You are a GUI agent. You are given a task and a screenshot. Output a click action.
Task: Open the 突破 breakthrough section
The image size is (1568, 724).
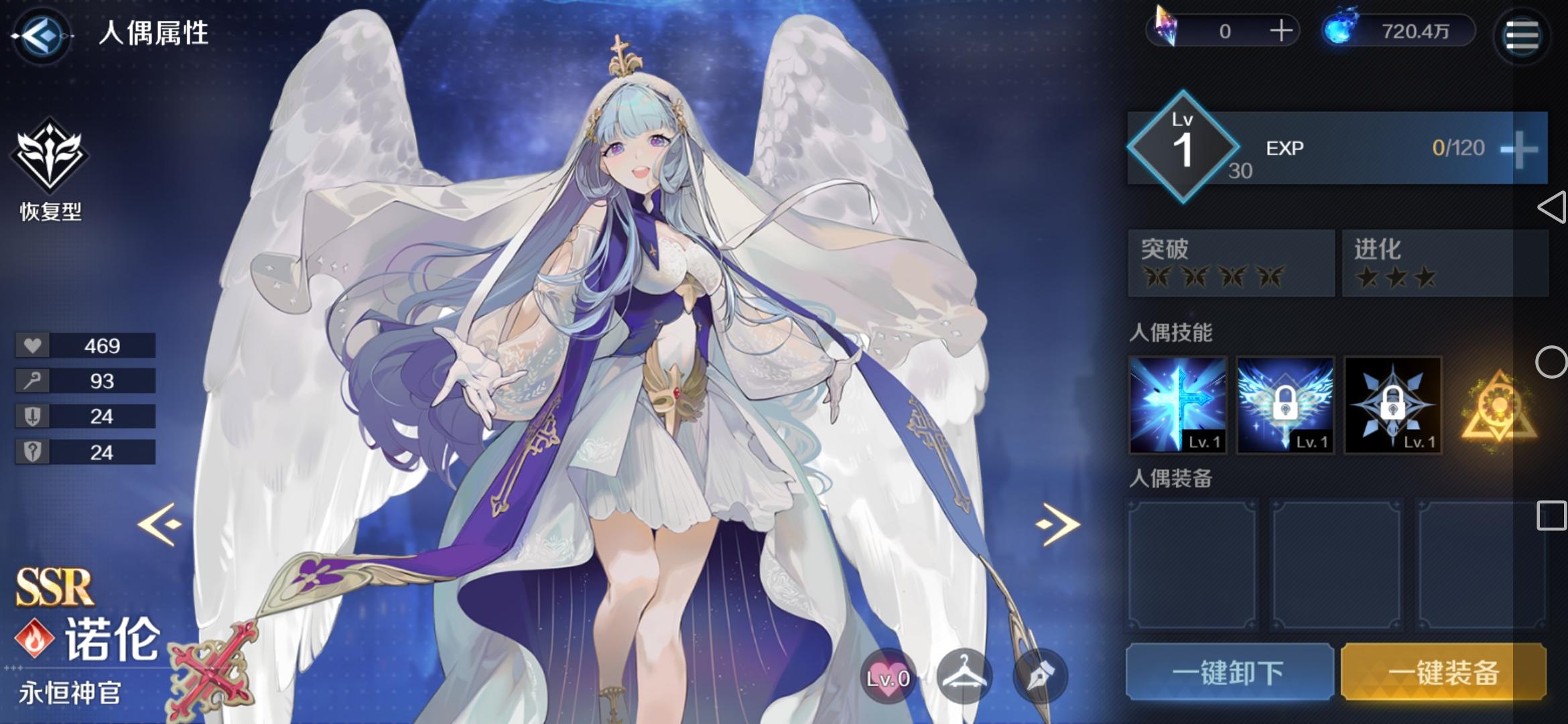1230,263
